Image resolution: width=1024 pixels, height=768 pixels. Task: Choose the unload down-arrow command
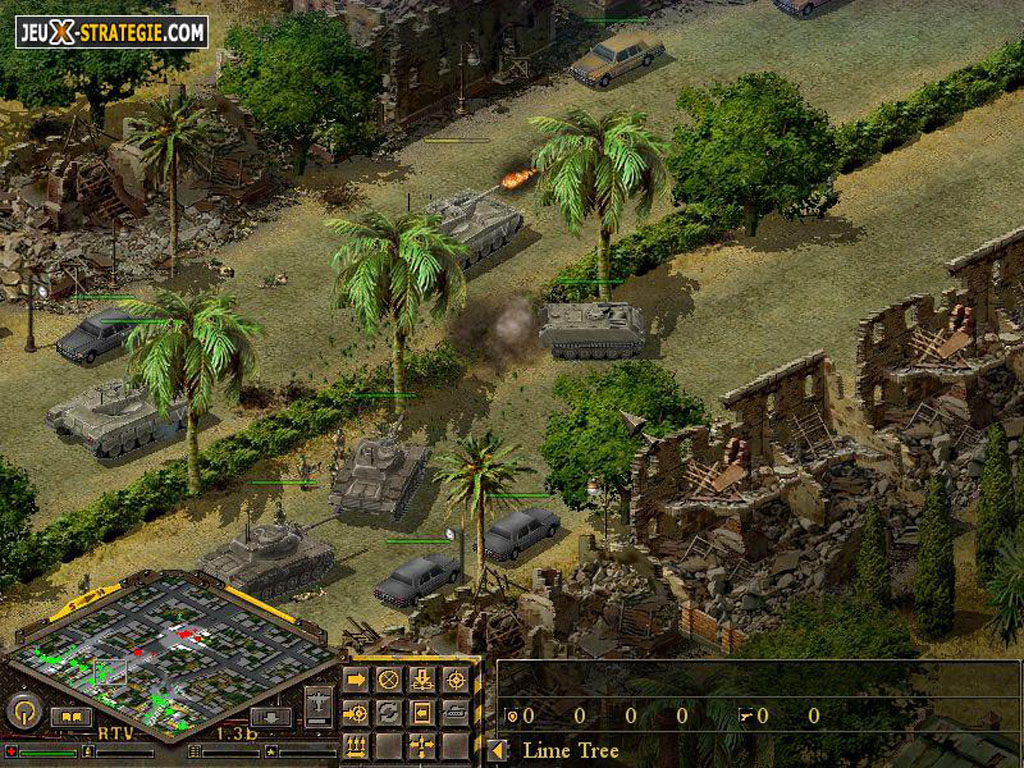[x=422, y=680]
